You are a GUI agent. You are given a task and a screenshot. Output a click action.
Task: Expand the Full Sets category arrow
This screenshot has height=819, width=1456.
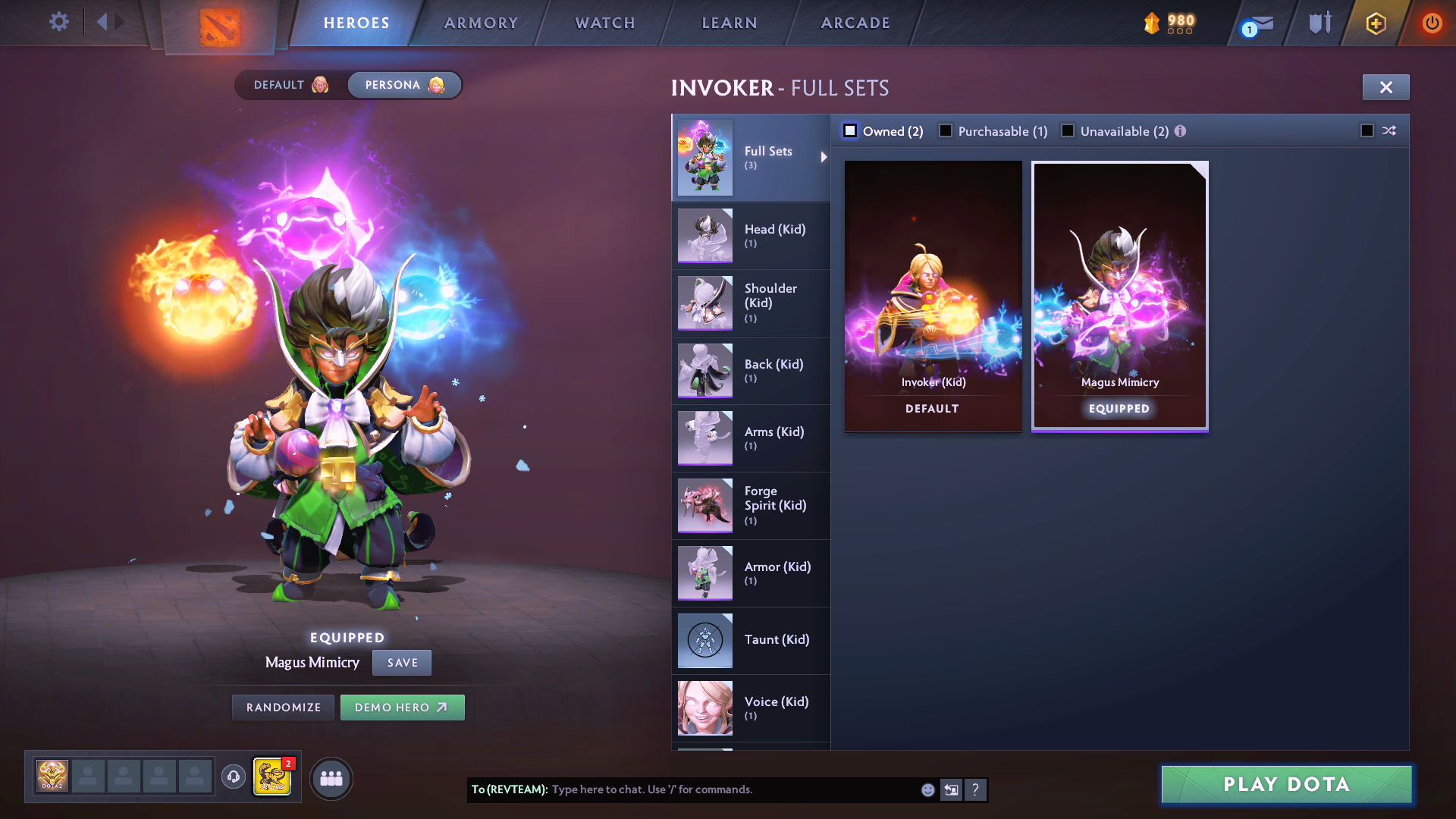pyautogui.click(x=824, y=157)
